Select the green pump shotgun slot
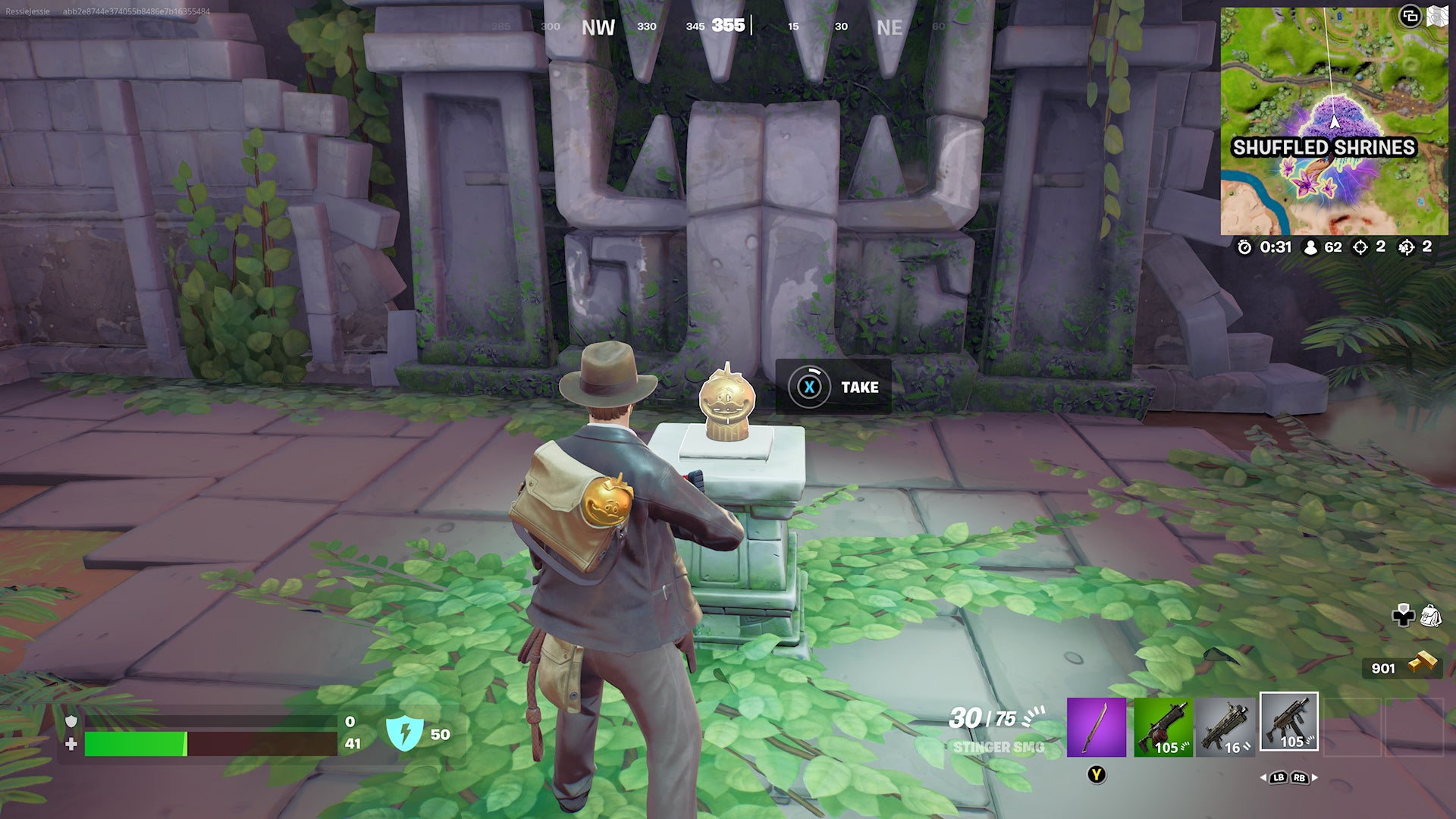Viewport: 1456px width, 819px height. 1163,726
